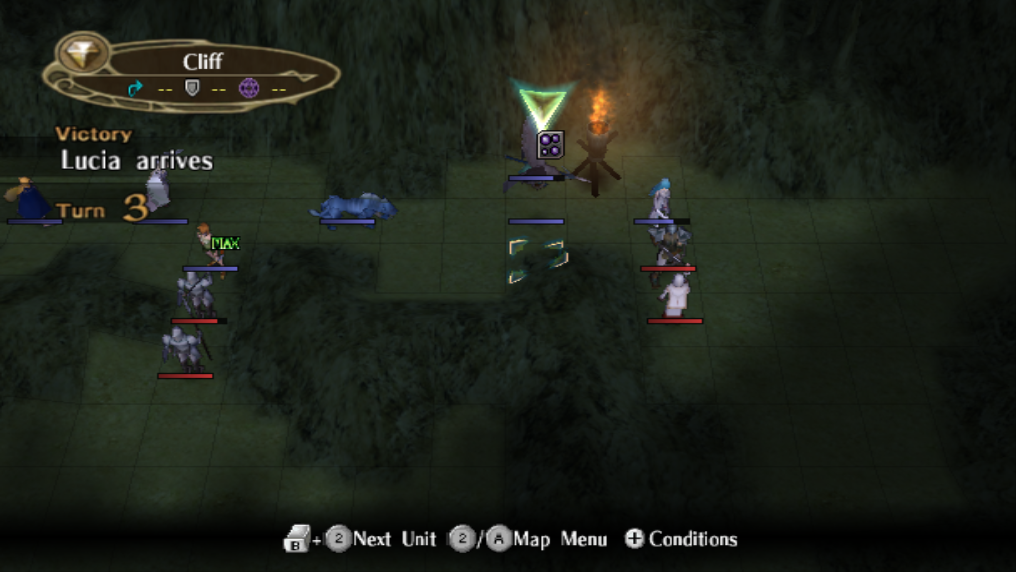Click the yellow-bracketed cursor tile
Screen dimensions: 1016x572
(537, 261)
